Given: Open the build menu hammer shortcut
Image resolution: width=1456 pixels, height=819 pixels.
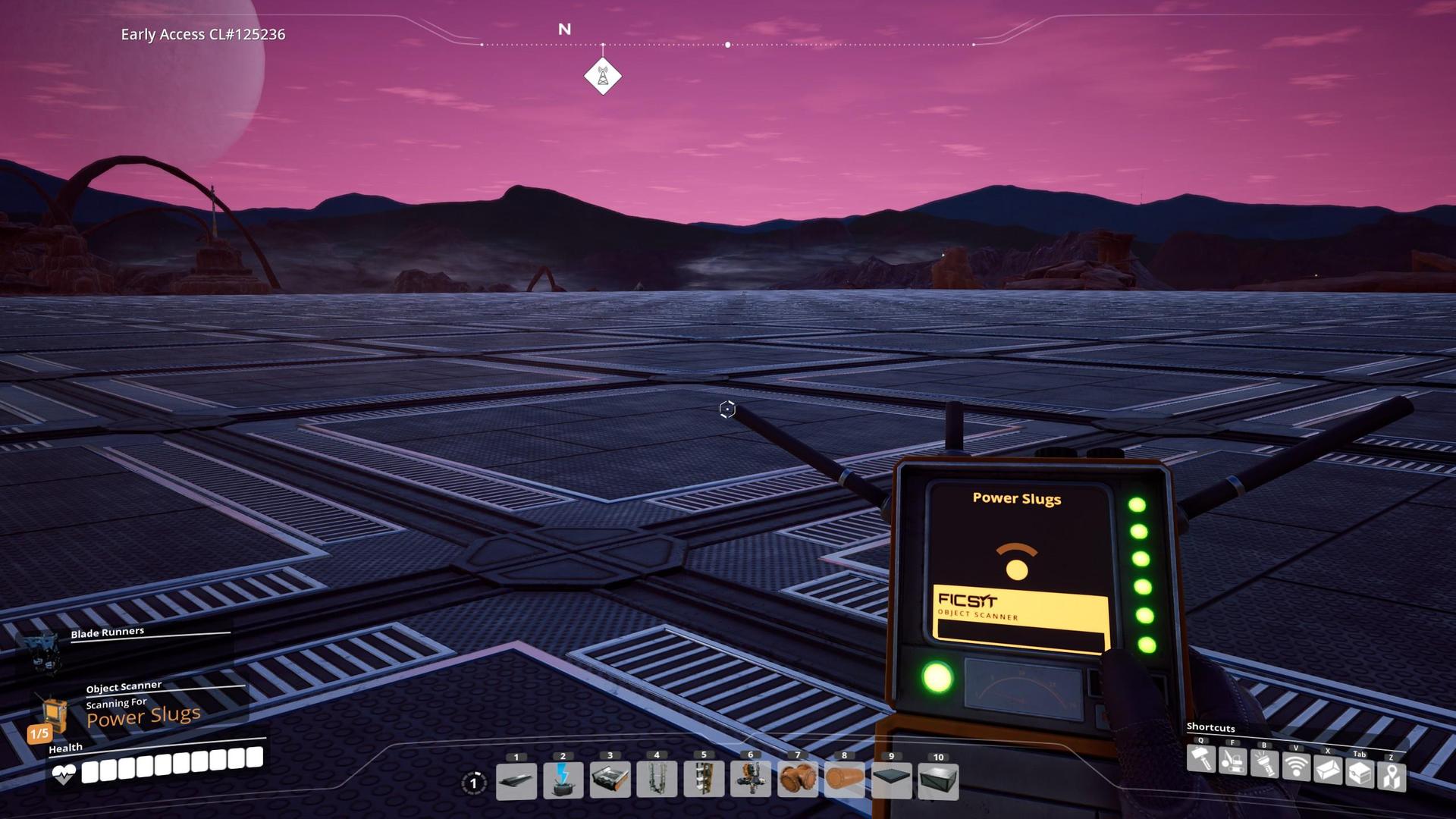Looking at the screenshot, I should pos(1200,759).
